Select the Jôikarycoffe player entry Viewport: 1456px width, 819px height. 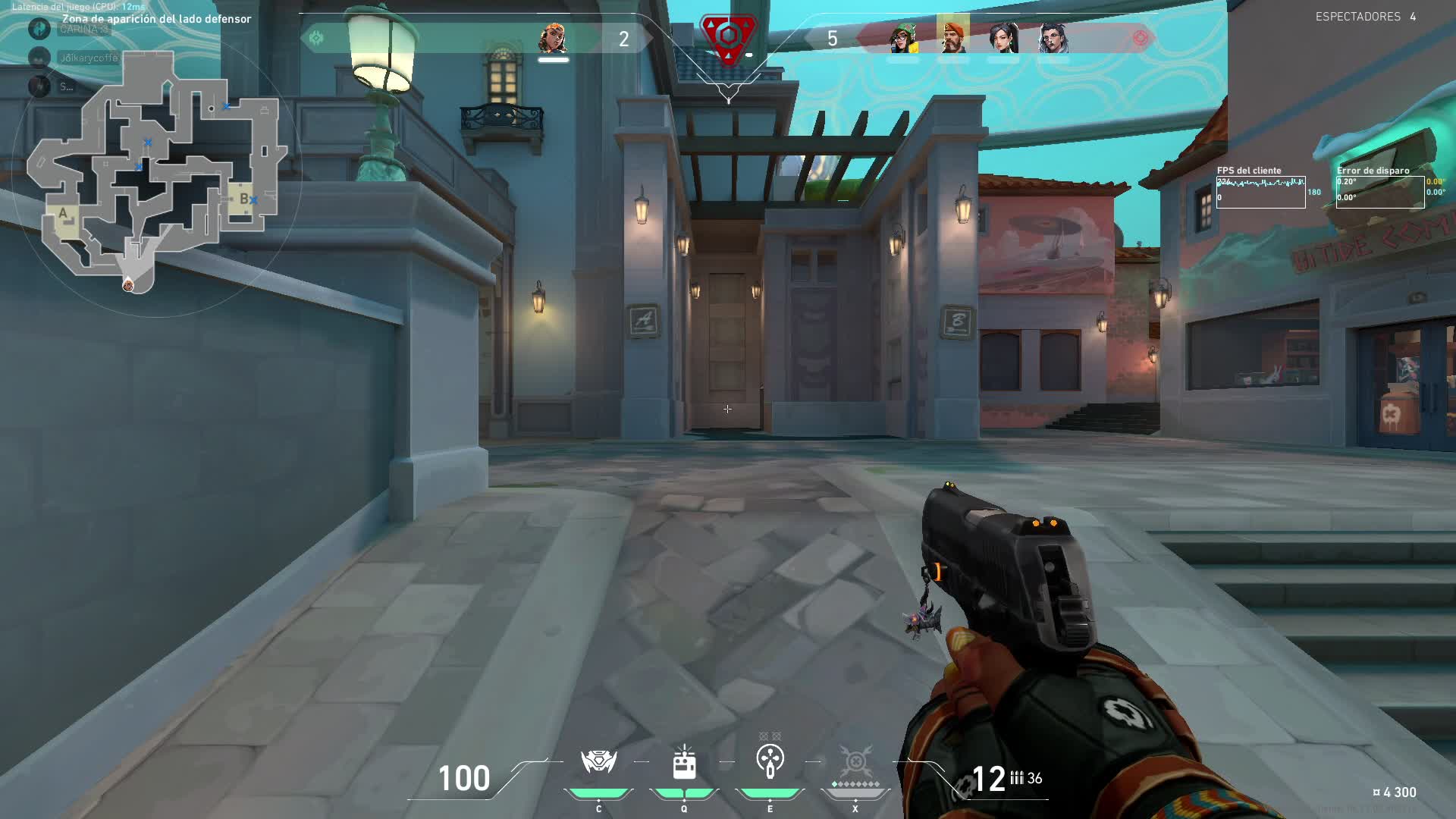[89, 58]
